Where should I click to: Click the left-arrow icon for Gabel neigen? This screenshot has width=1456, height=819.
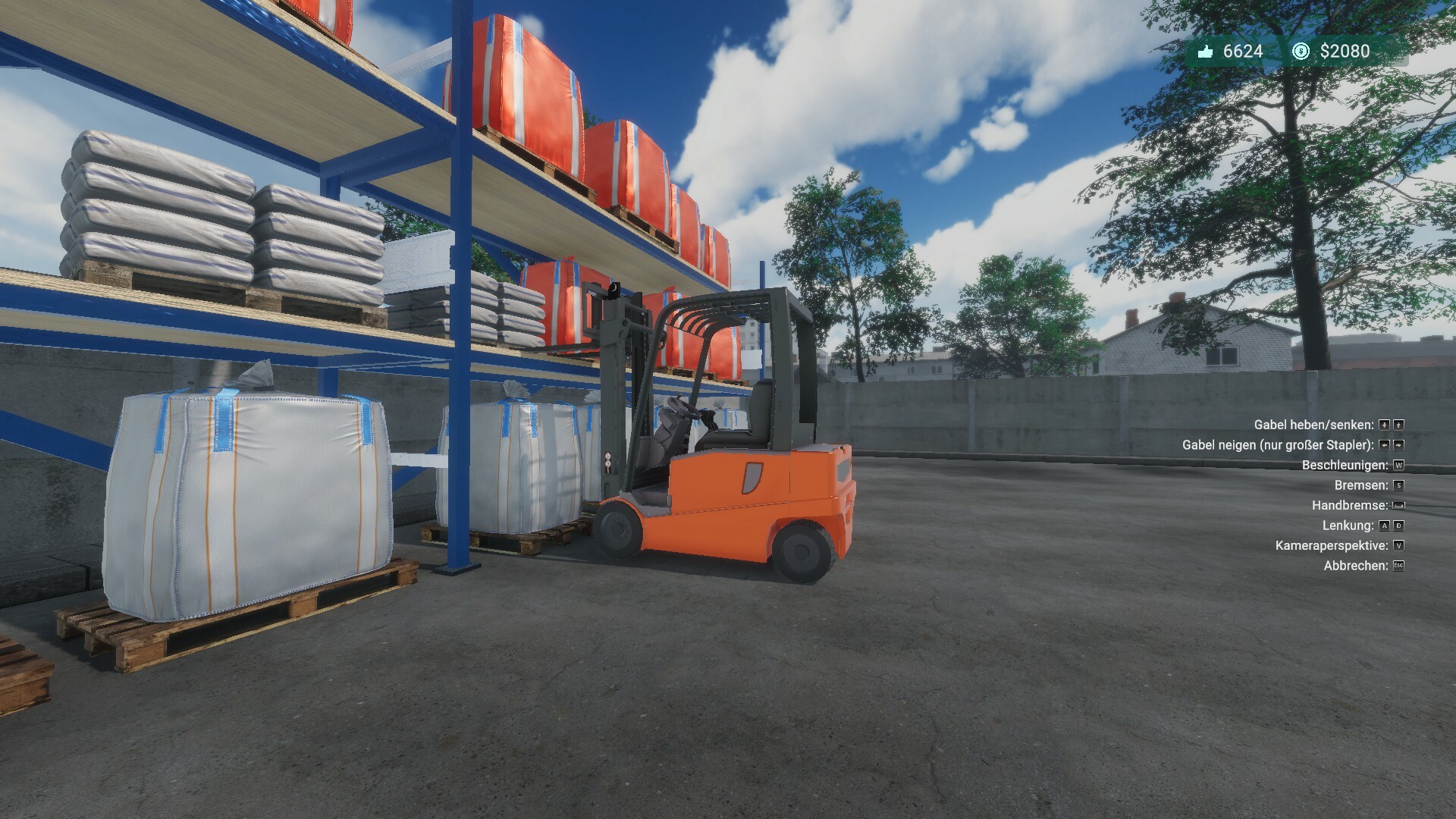click(1384, 446)
